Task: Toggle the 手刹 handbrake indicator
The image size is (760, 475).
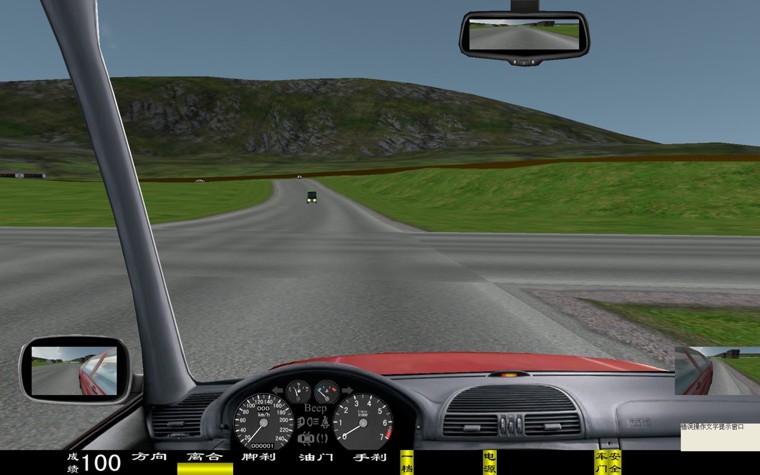Action: click(370, 458)
